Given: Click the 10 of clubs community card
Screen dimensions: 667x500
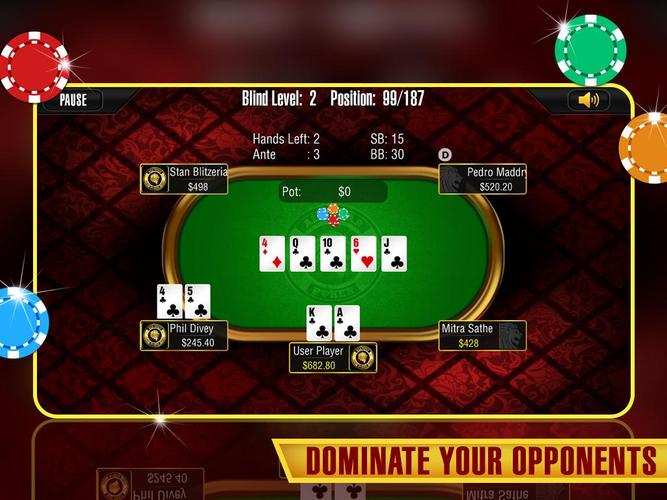Looking at the screenshot, I should coord(333,253).
